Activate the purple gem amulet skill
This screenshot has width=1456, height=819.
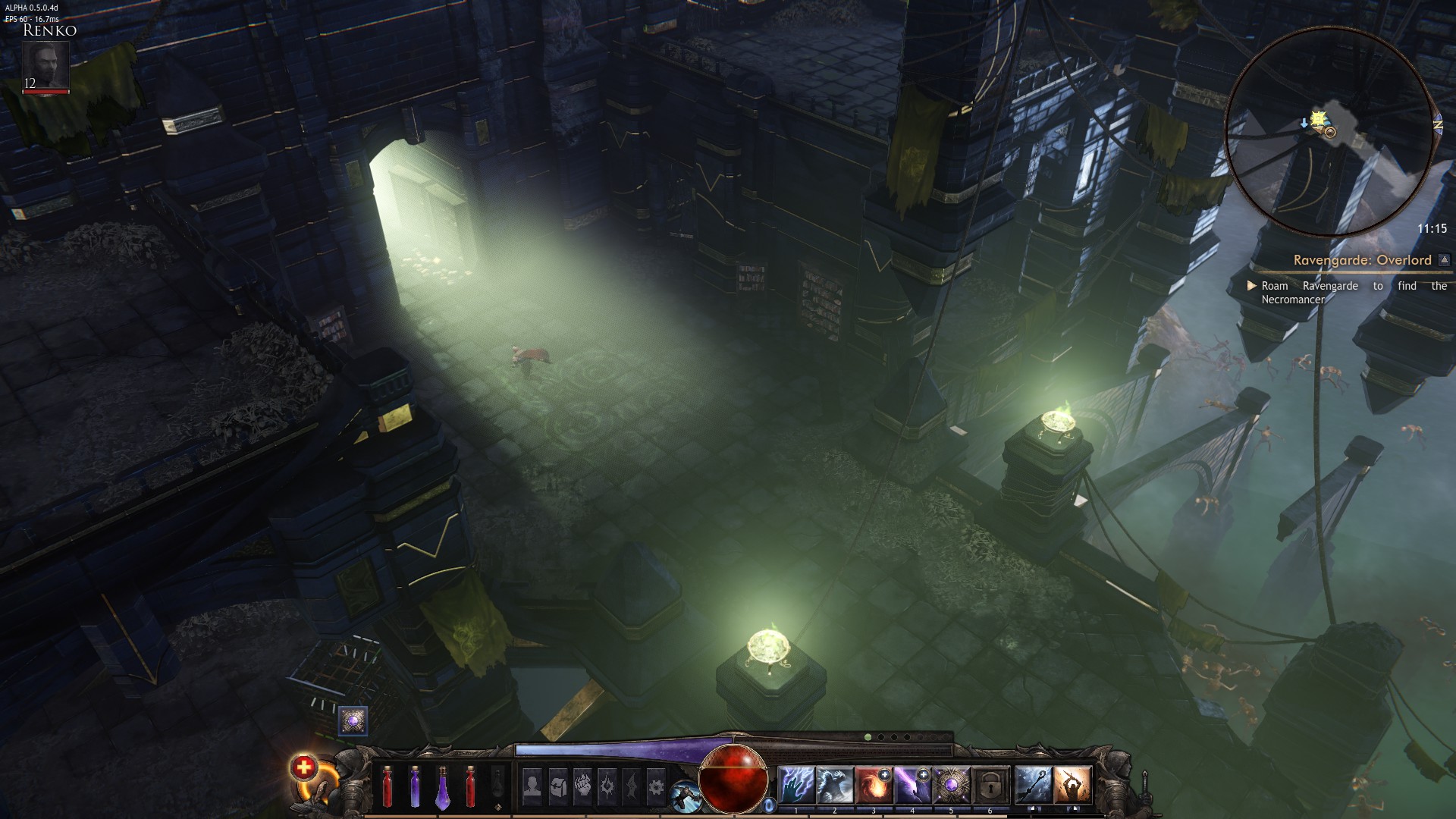pos(951,785)
